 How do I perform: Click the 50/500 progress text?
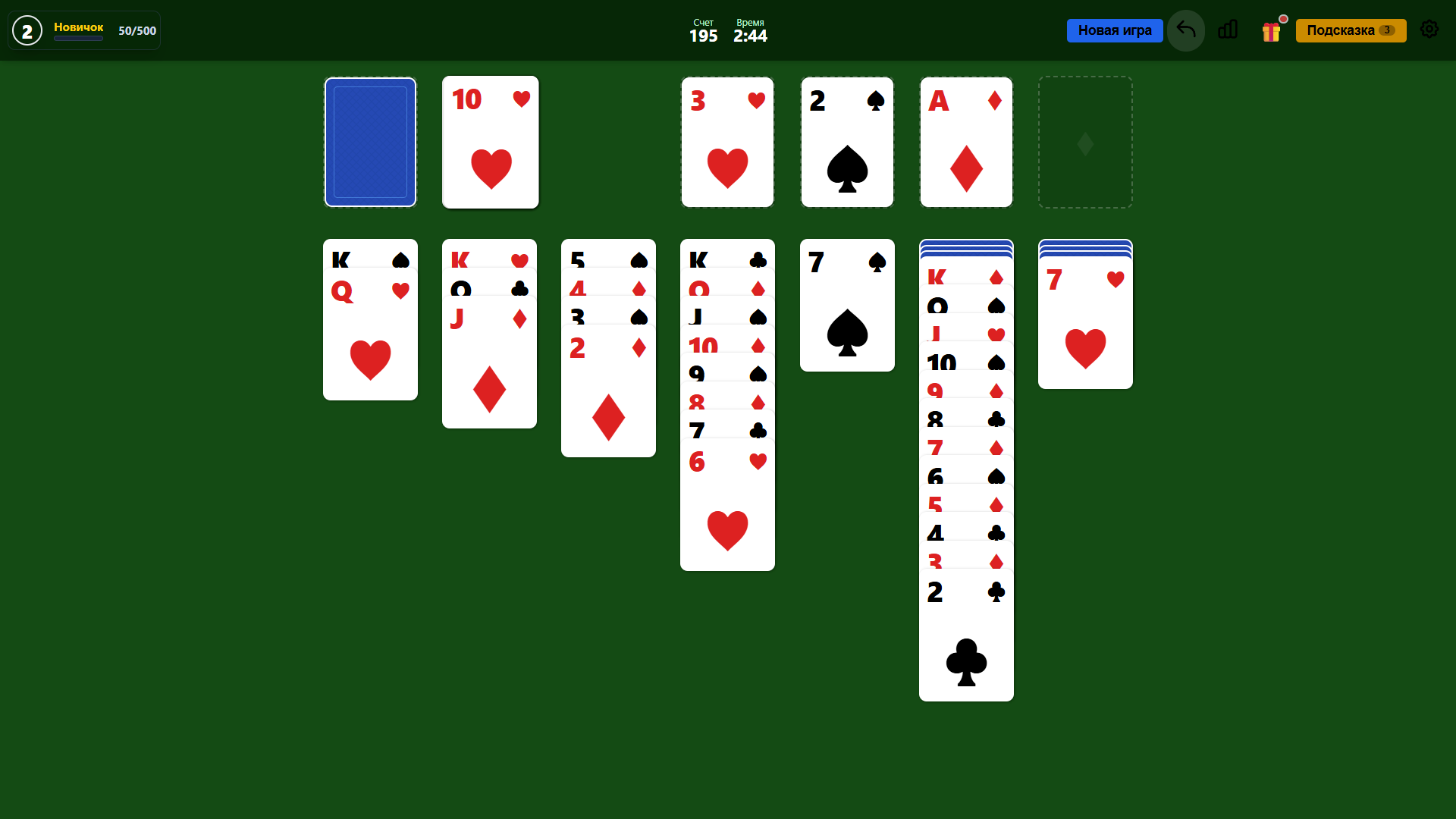point(136,31)
